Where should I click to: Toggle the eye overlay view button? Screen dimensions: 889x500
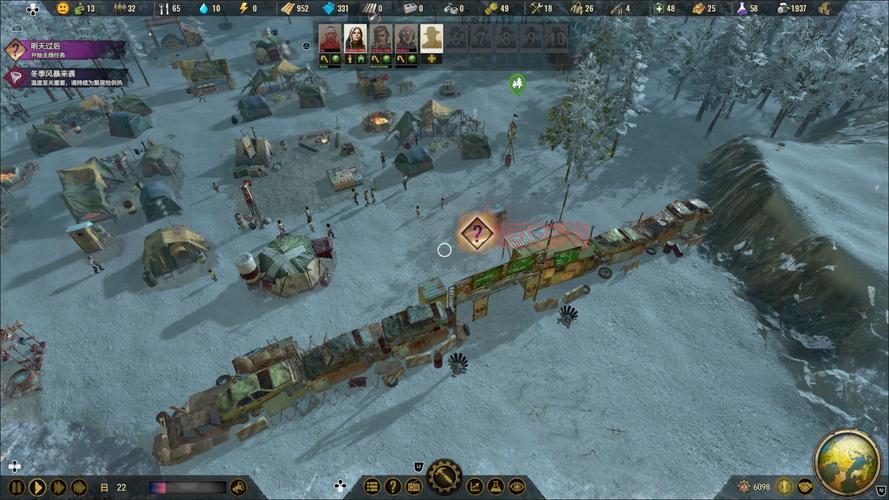tap(515, 487)
